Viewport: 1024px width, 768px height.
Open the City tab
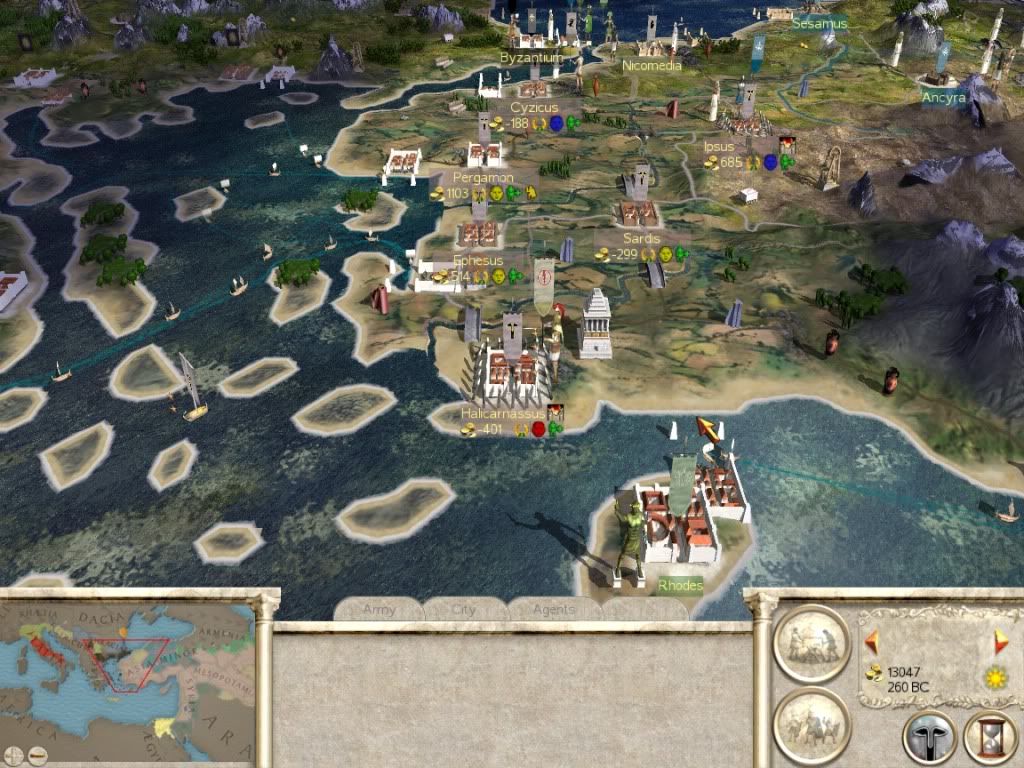click(464, 609)
